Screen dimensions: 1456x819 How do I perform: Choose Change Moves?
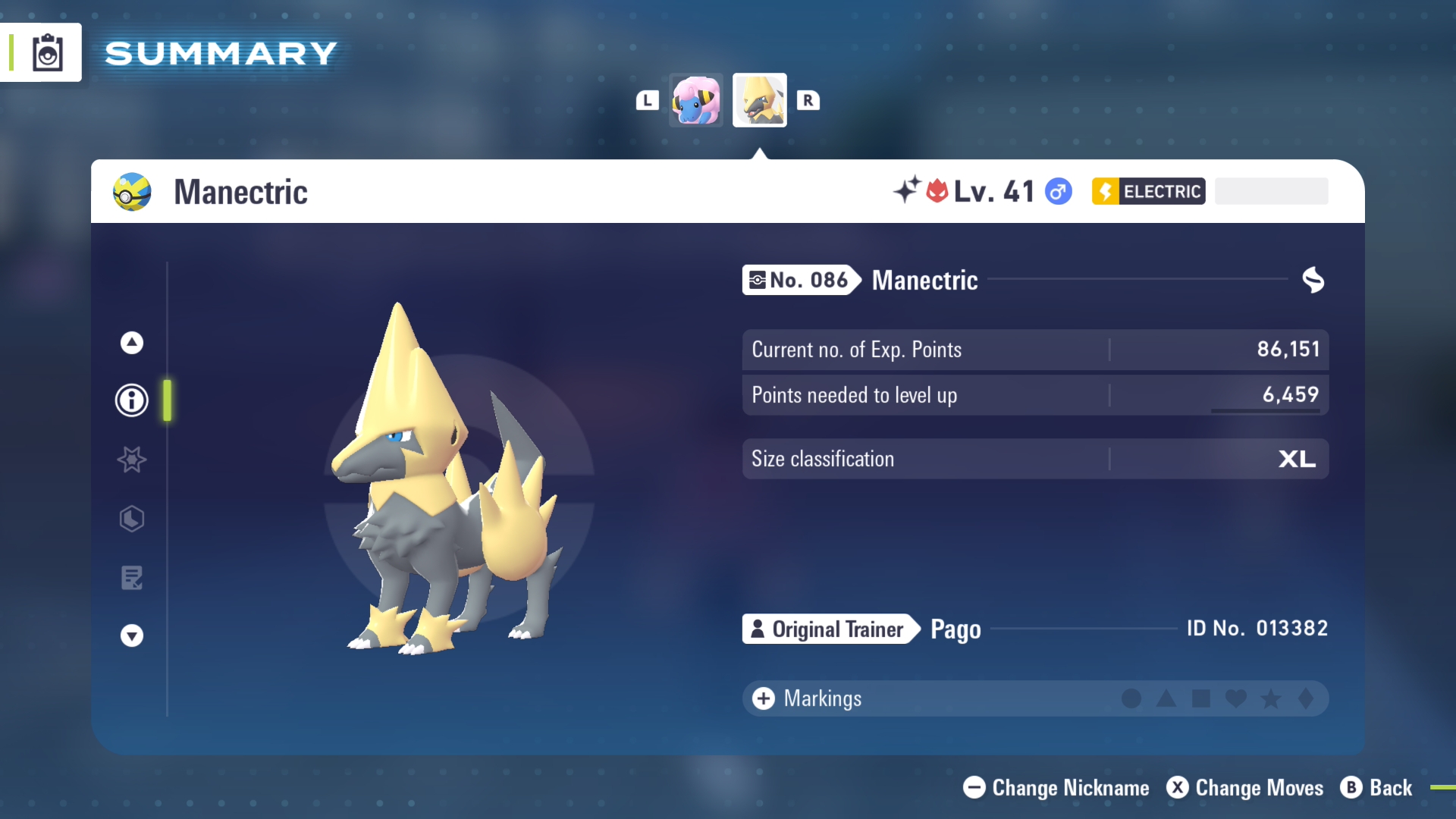click(1245, 788)
